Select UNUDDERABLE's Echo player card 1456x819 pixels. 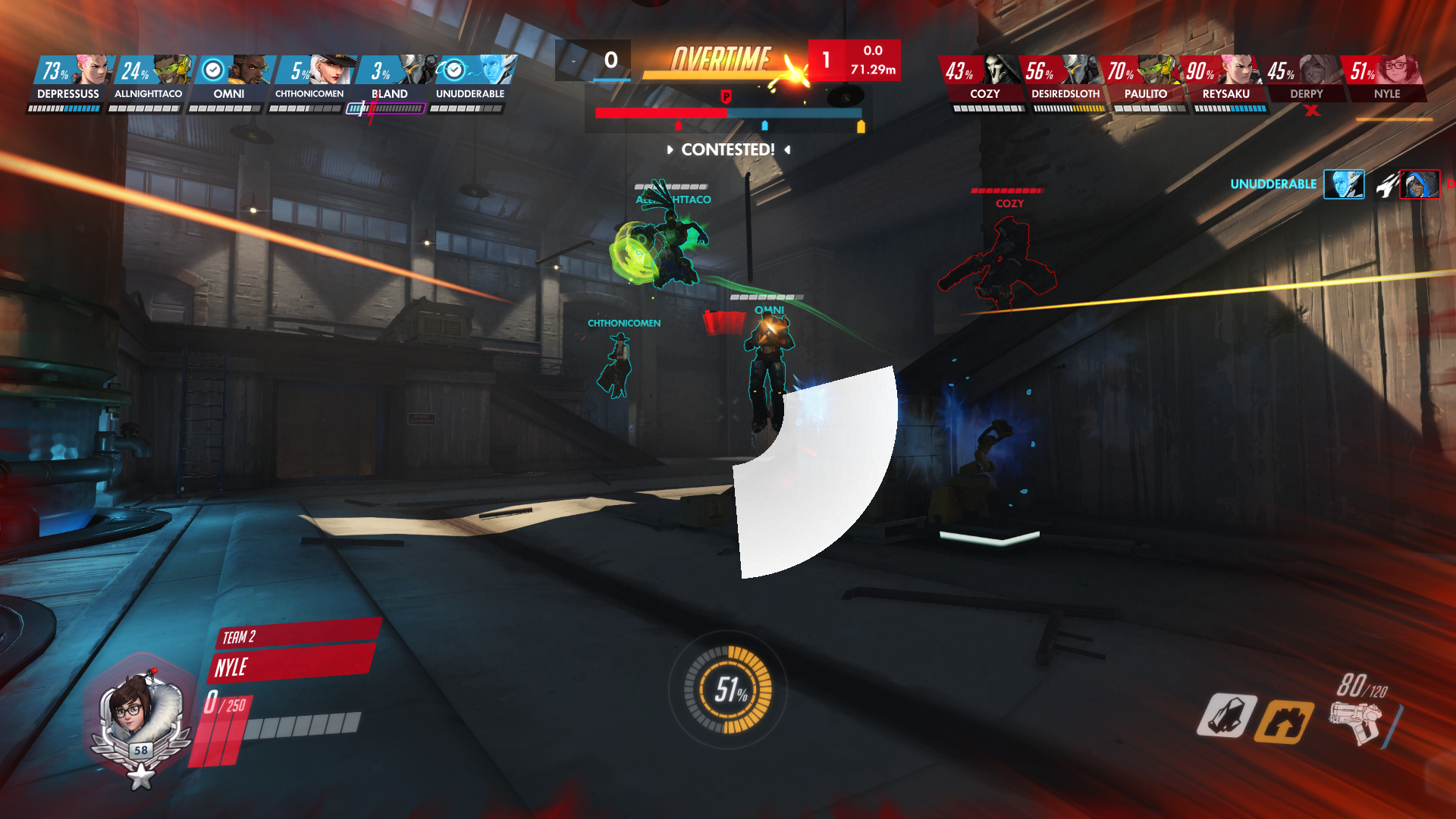click(x=470, y=80)
